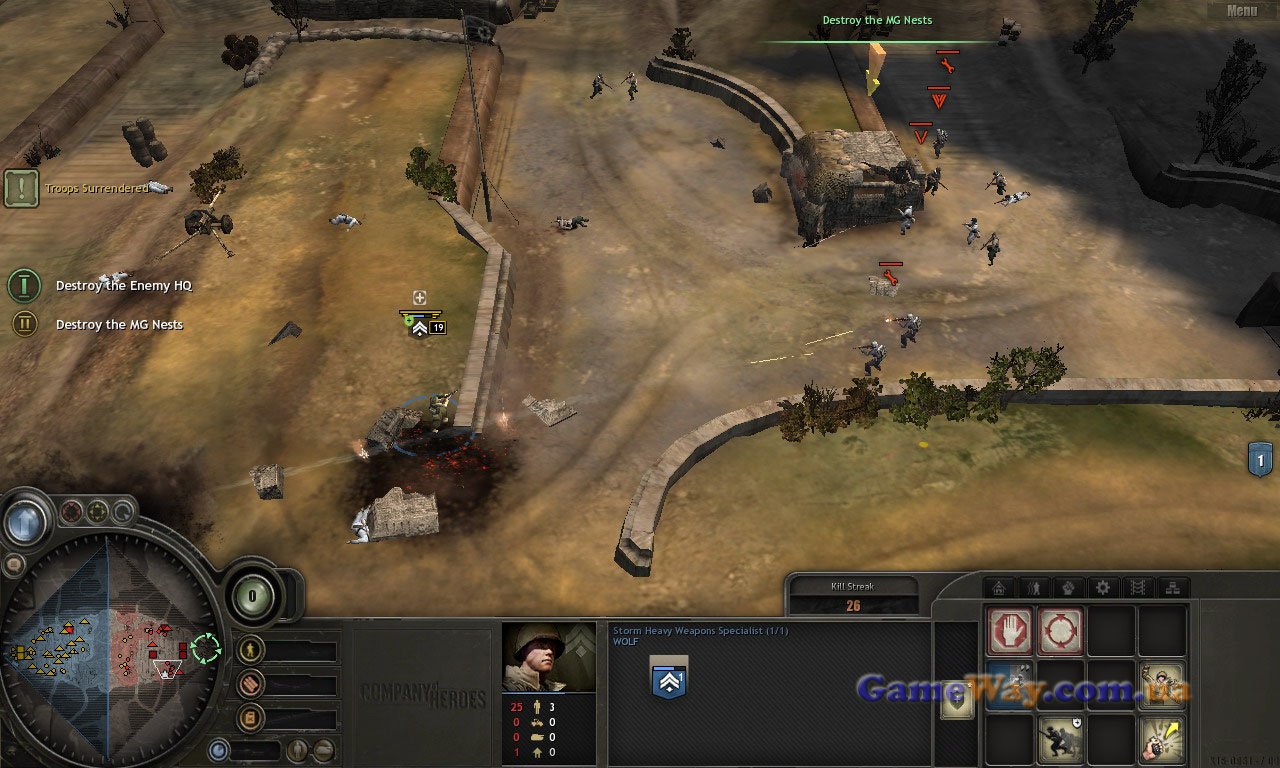Activate the surrendering soldier ability icon
The image size is (1280, 768).
[1162, 685]
